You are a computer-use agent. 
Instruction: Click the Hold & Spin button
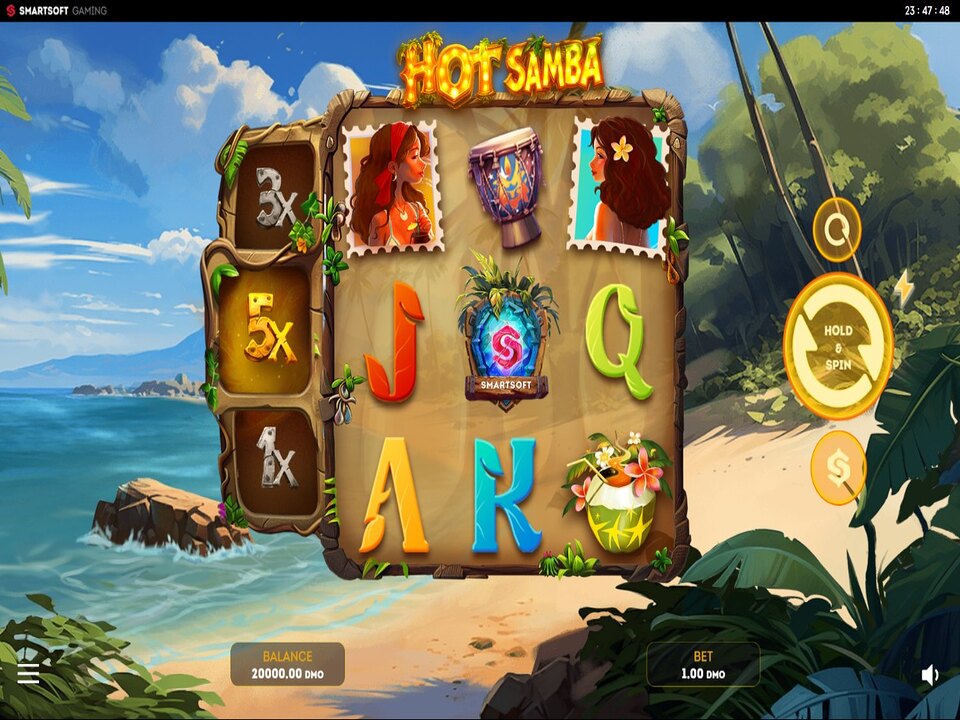(x=838, y=345)
